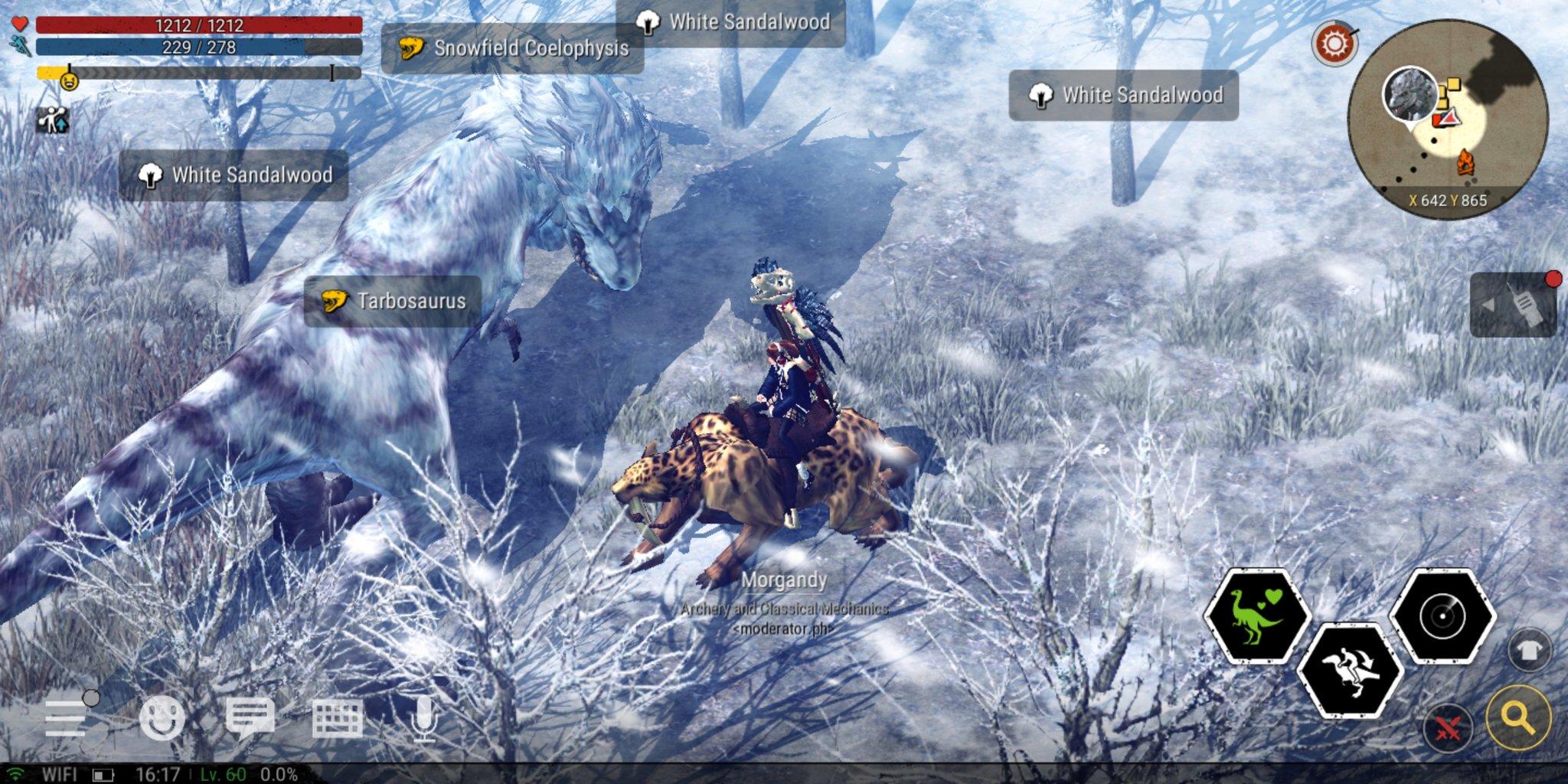Toggle the crossed-swords combat mode button
This screenshot has width=1568, height=784.
click(1448, 728)
